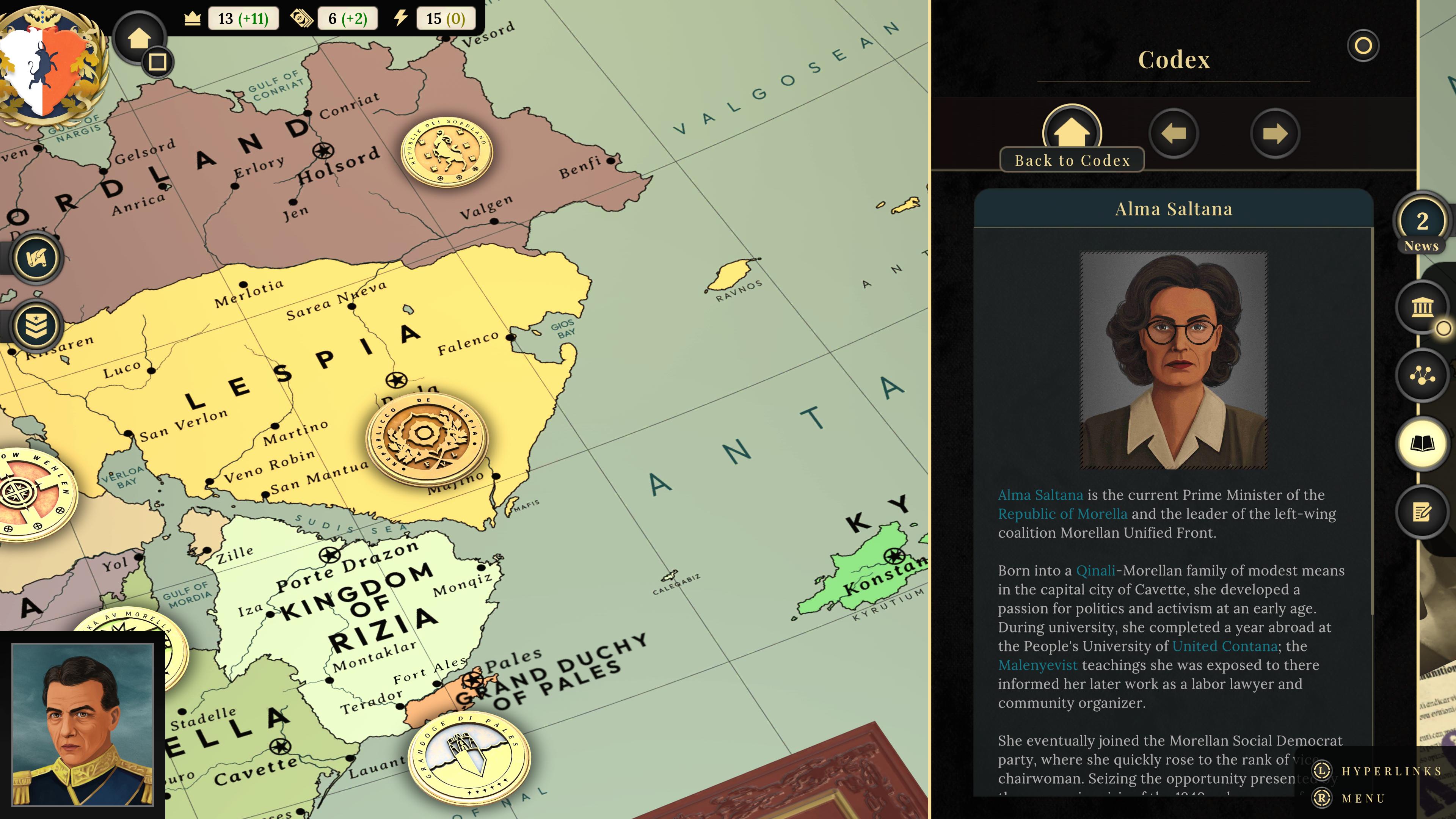The image size is (1456, 819).
Task: Select the Republic of Sordland medallion
Action: click(447, 152)
